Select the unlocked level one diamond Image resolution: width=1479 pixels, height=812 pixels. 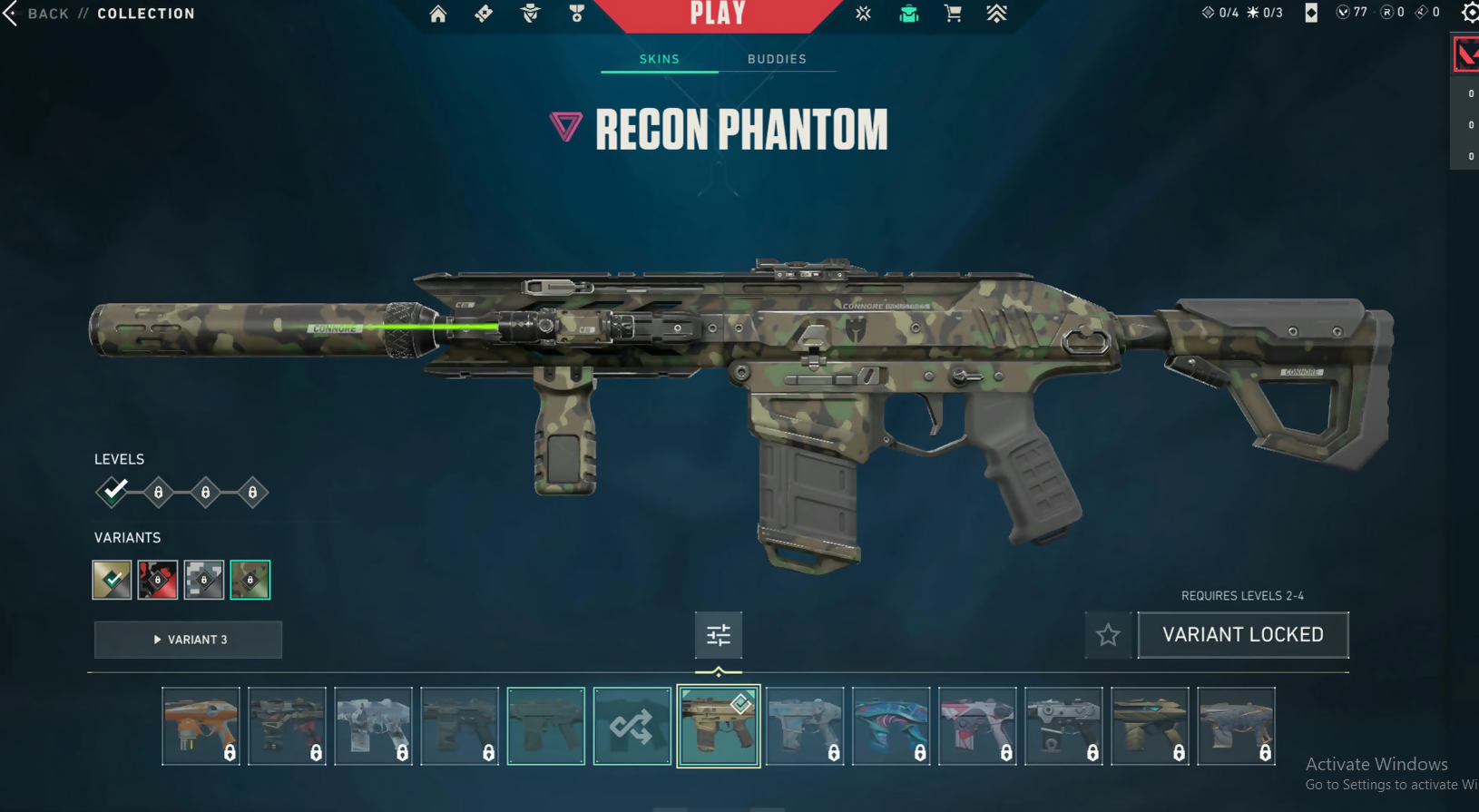click(113, 492)
